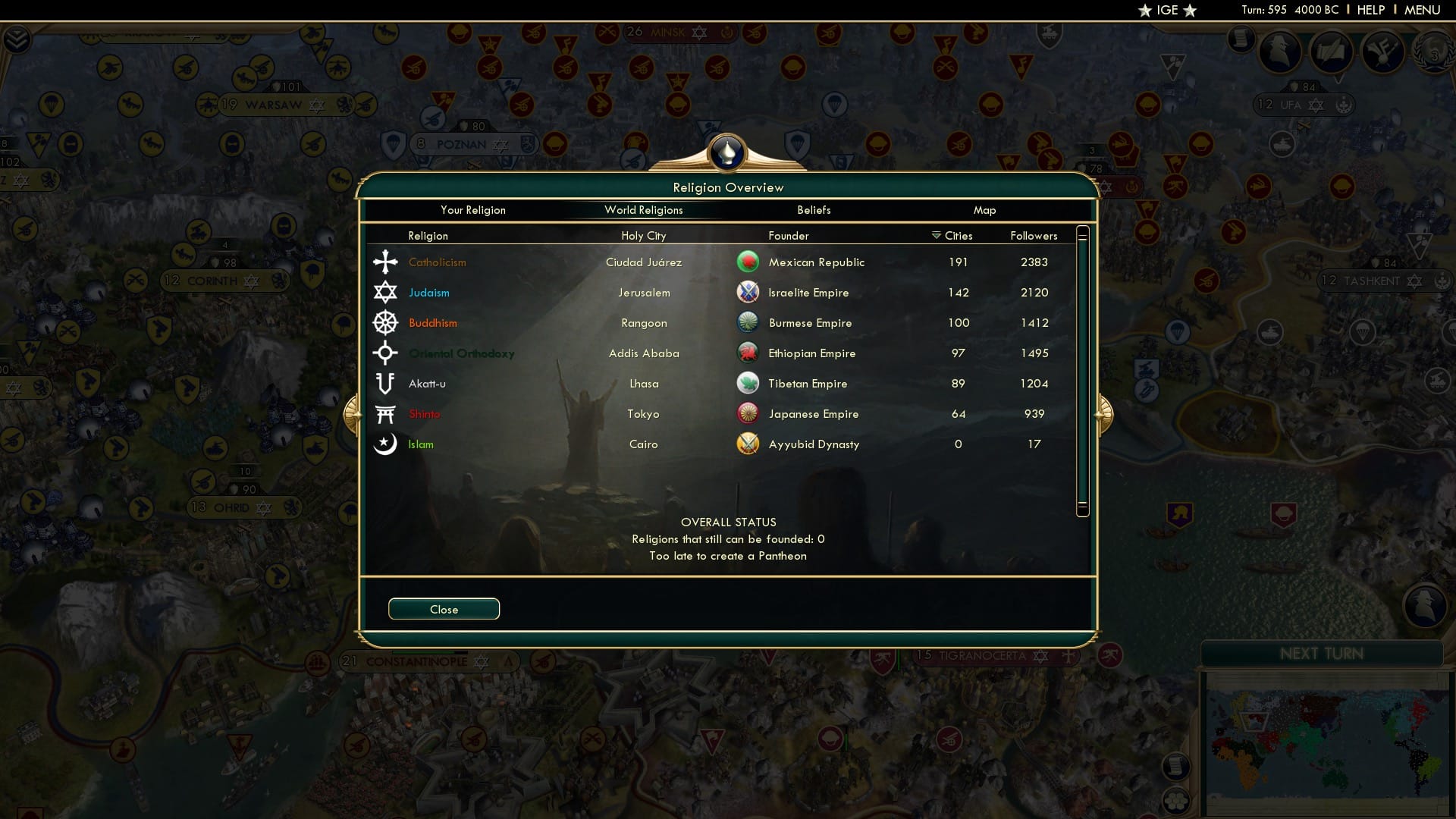
Task: Select the Islam crescent moon icon
Action: (386, 444)
